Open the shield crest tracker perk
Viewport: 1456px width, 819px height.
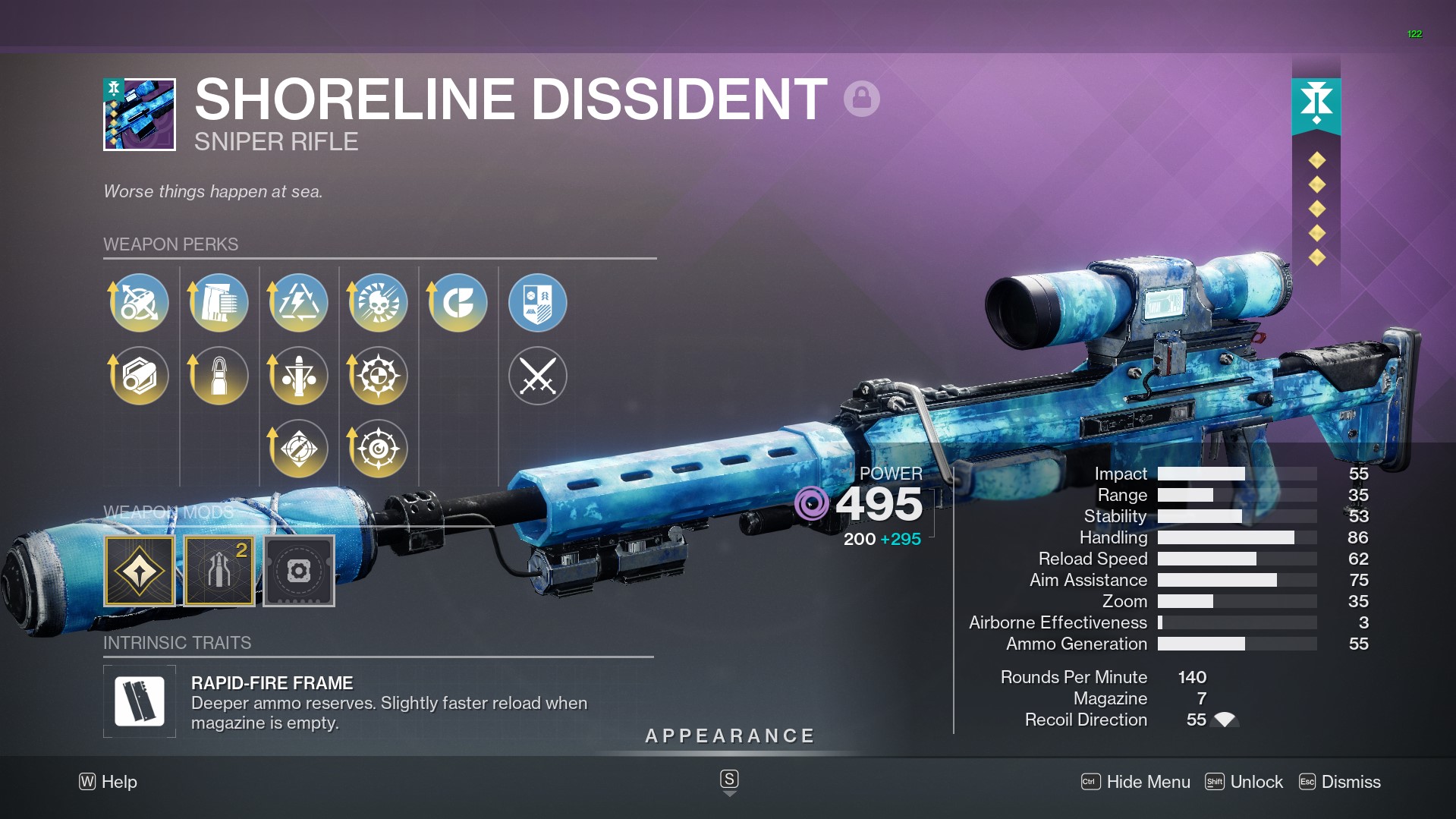pyautogui.click(x=538, y=303)
